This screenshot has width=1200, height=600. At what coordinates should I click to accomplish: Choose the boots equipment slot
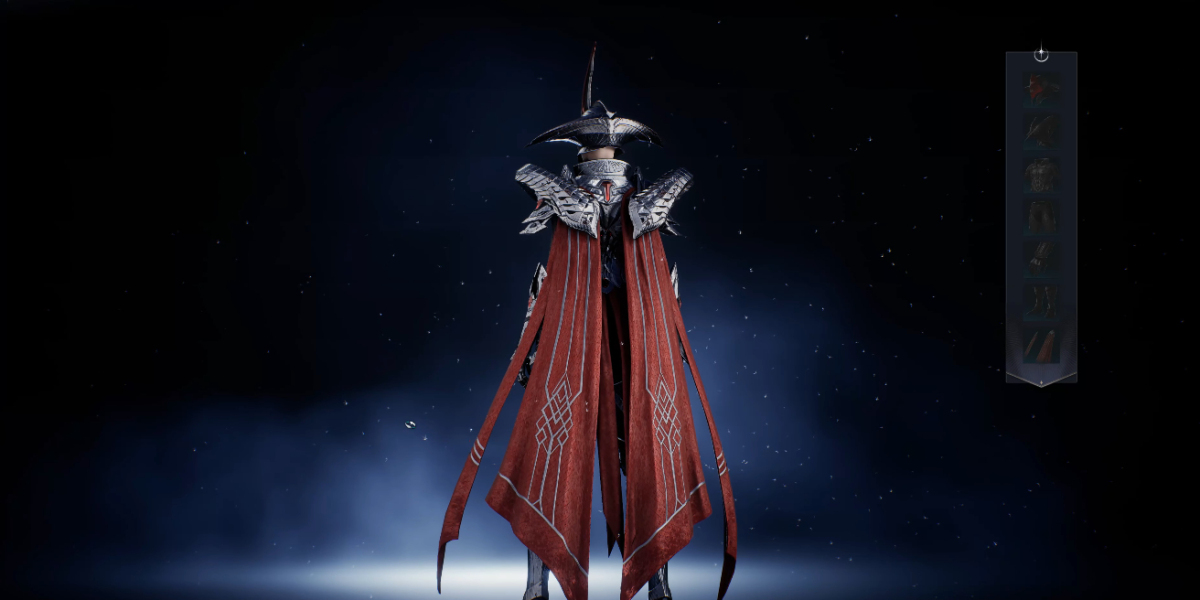click(x=1041, y=301)
